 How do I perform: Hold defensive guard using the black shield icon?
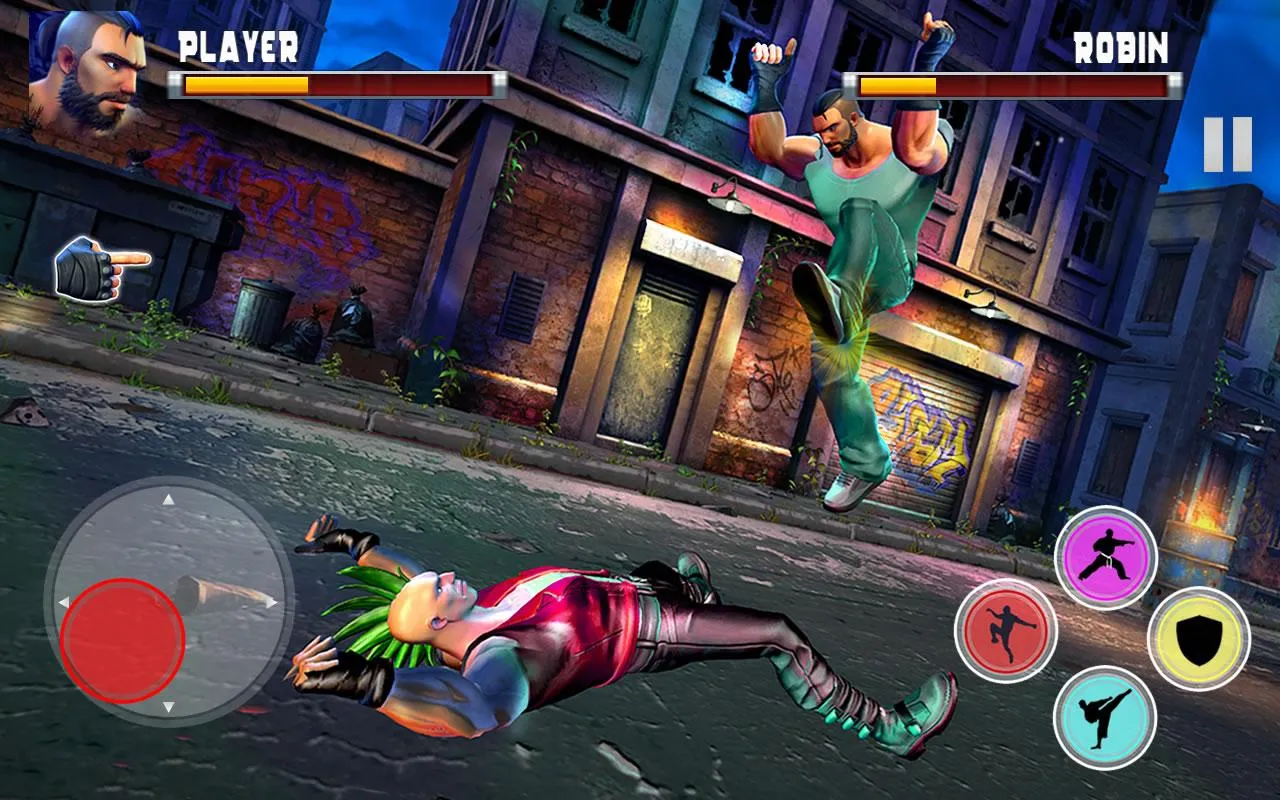1199,639
